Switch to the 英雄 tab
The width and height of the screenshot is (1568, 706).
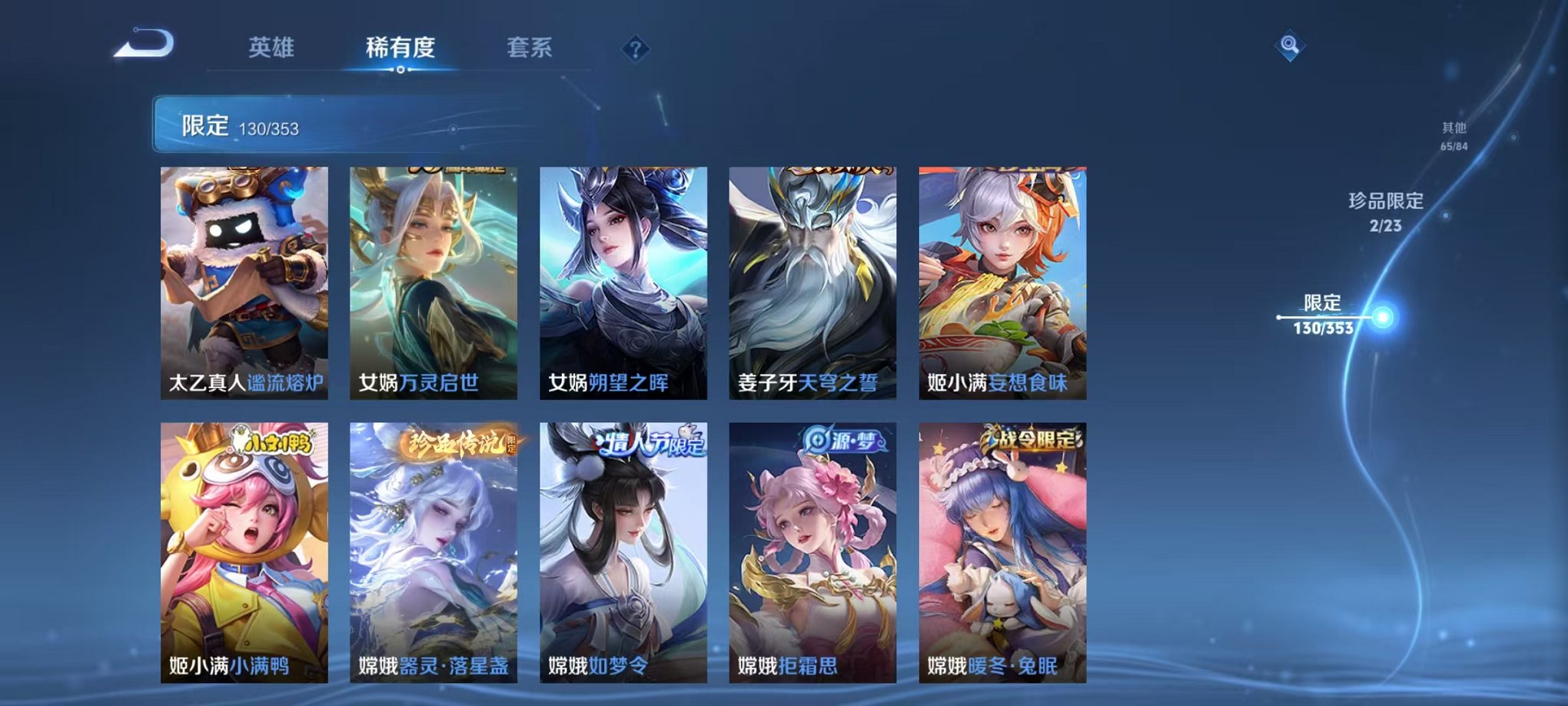coord(273,48)
